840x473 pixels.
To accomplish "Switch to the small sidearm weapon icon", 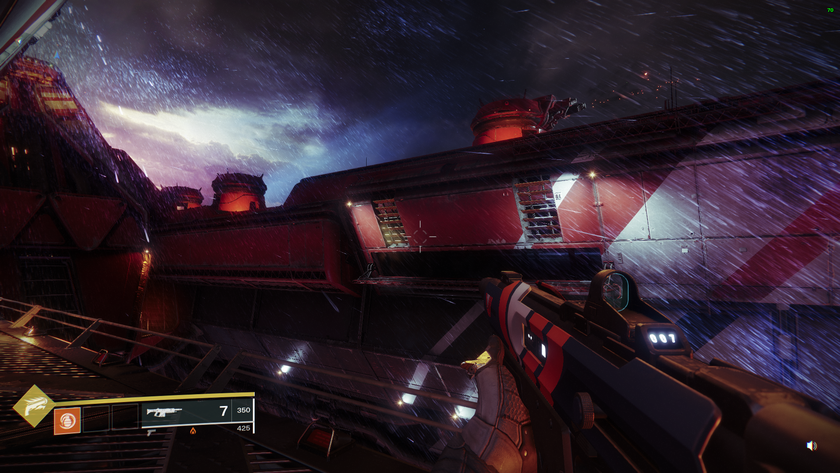I will [150, 432].
